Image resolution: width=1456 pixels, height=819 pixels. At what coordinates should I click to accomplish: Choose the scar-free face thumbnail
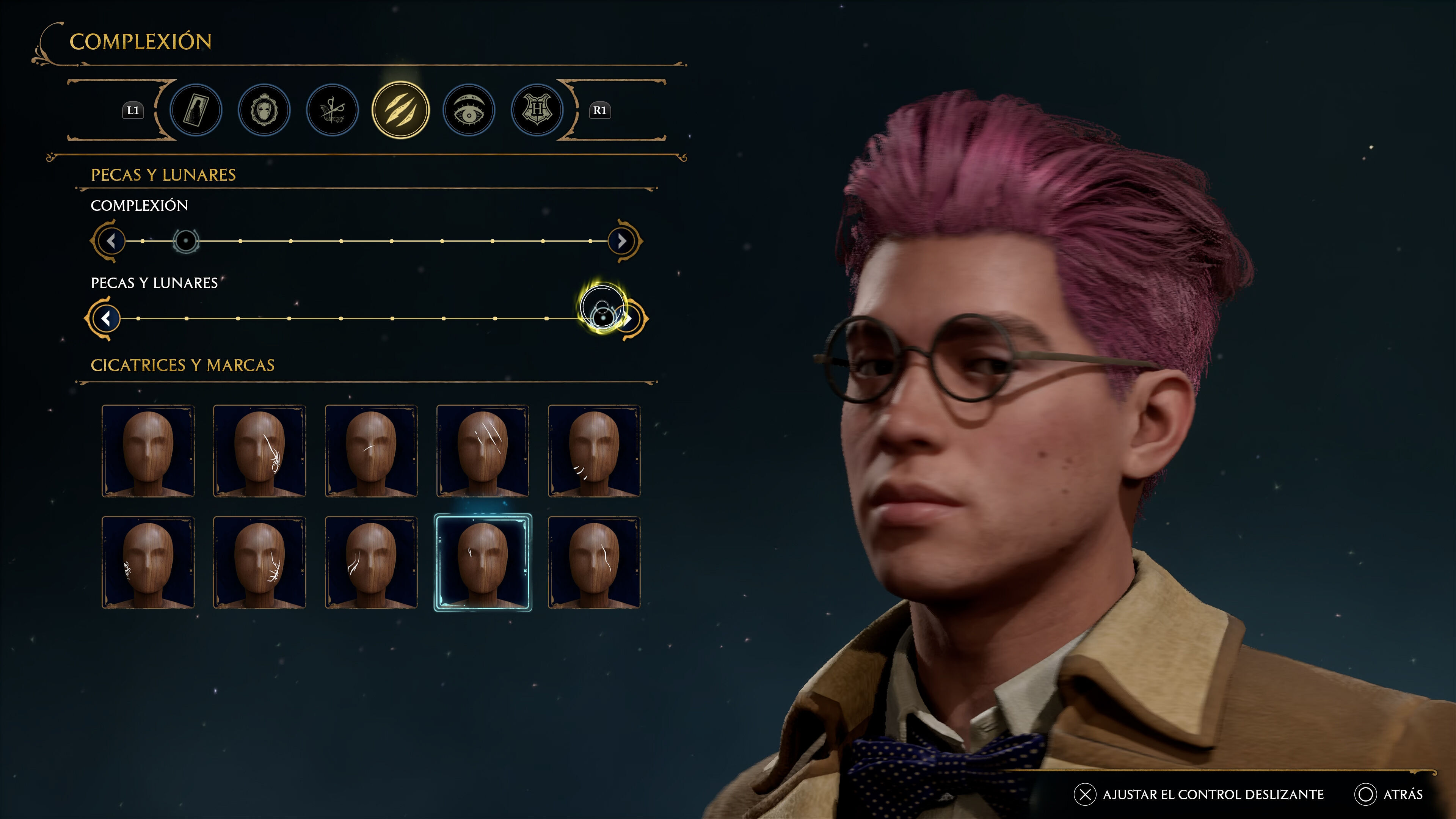(148, 451)
